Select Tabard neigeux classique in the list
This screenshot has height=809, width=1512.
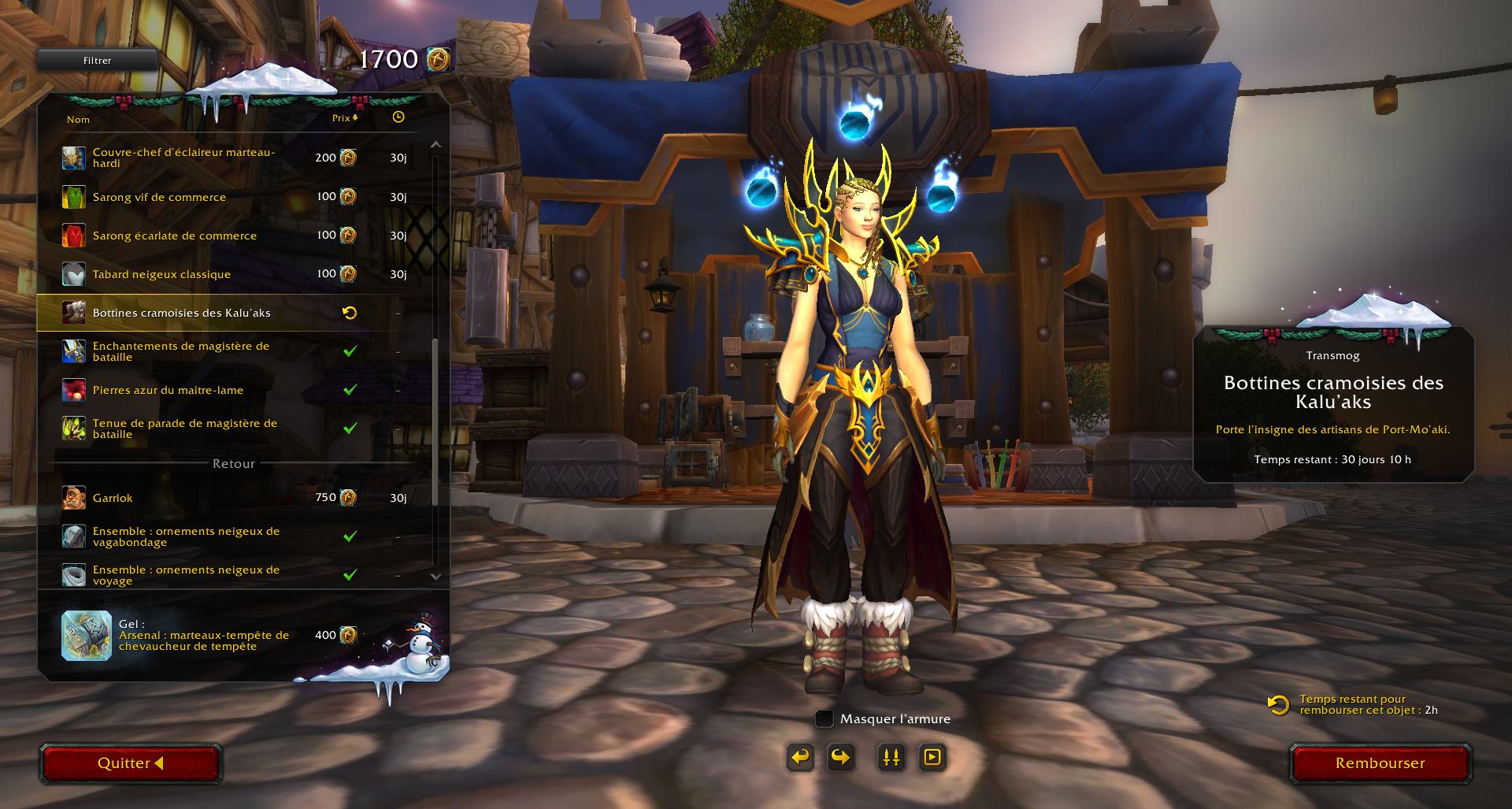click(x=161, y=274)
